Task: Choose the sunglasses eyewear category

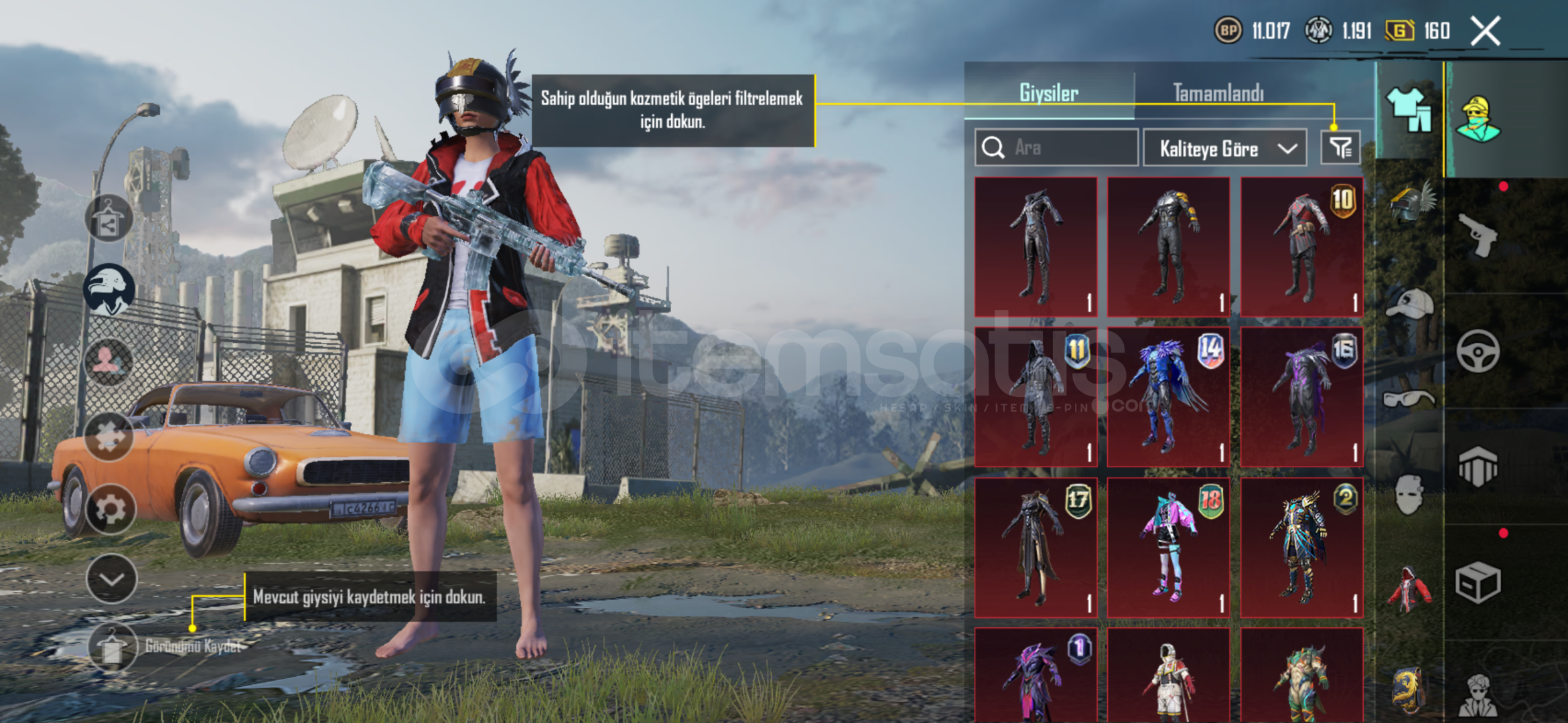Action: pos(1409,399)
